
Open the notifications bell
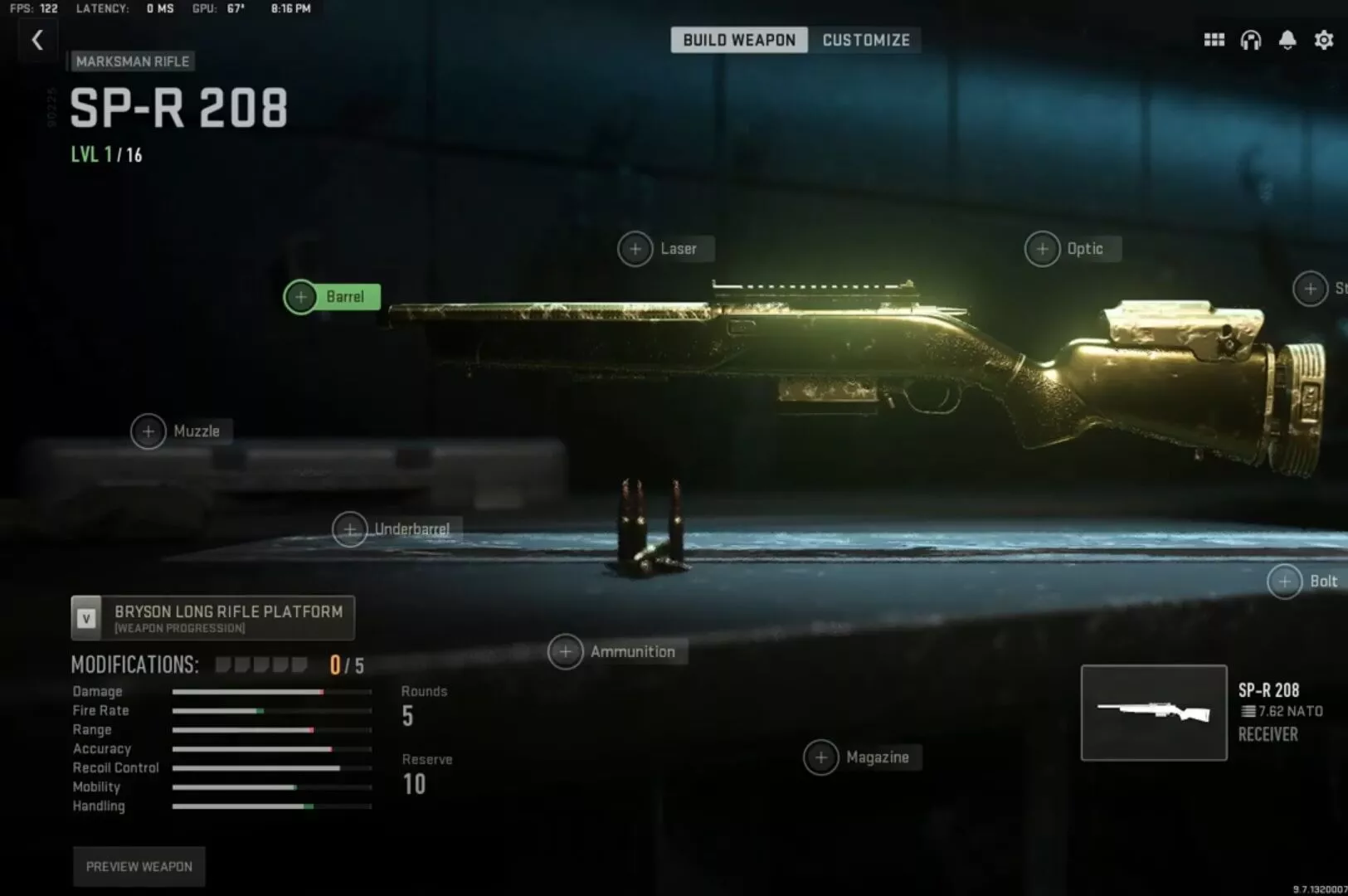pos(1287,39)
